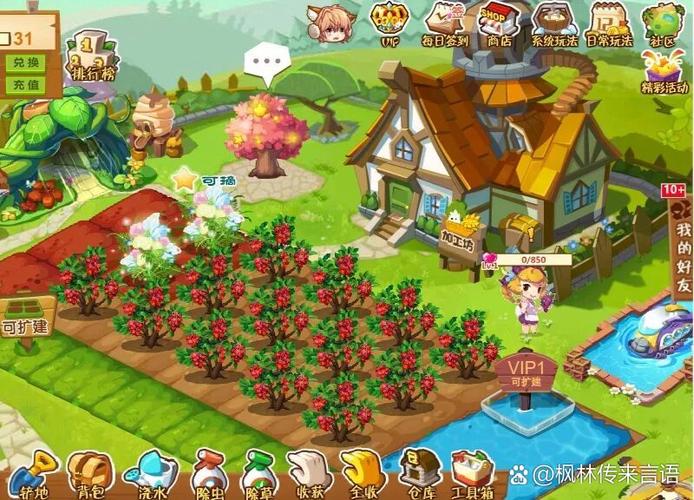Open the VIP crown menu

(390, 22)
